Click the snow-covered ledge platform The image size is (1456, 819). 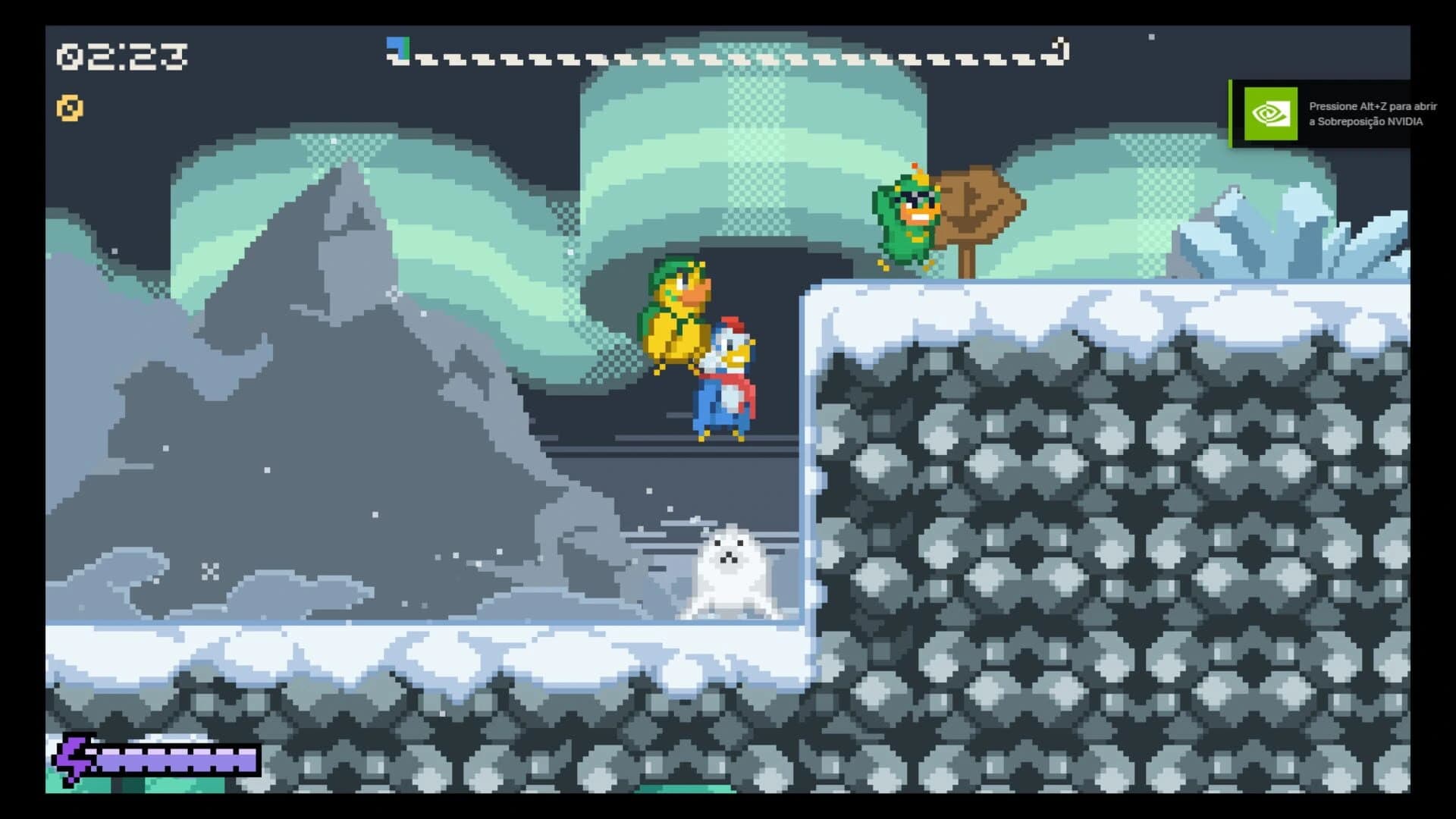(x=986, y=303)
